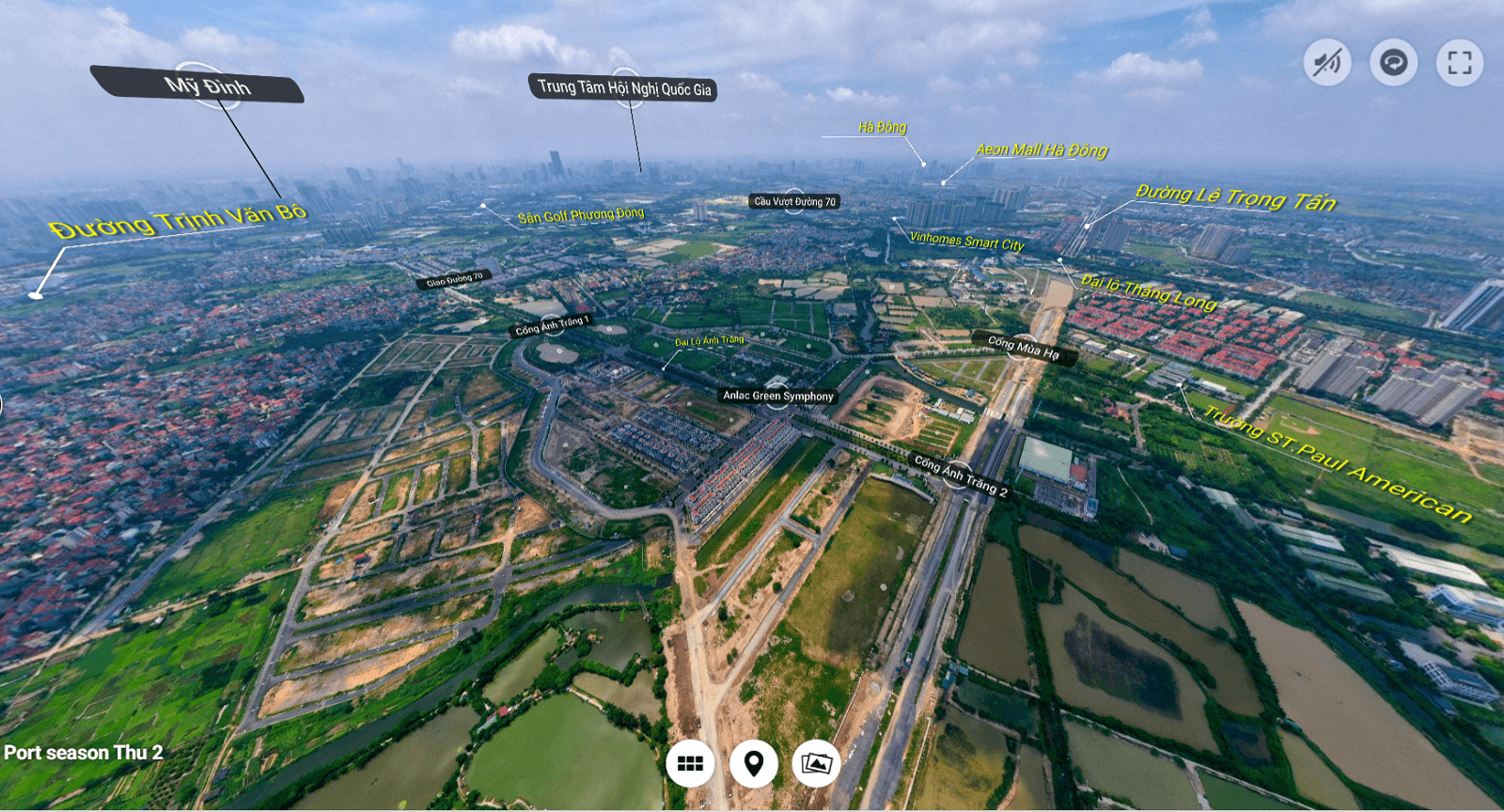Open the thumbnail grid button
1504x812 pixels.
(x=690, y=764)
